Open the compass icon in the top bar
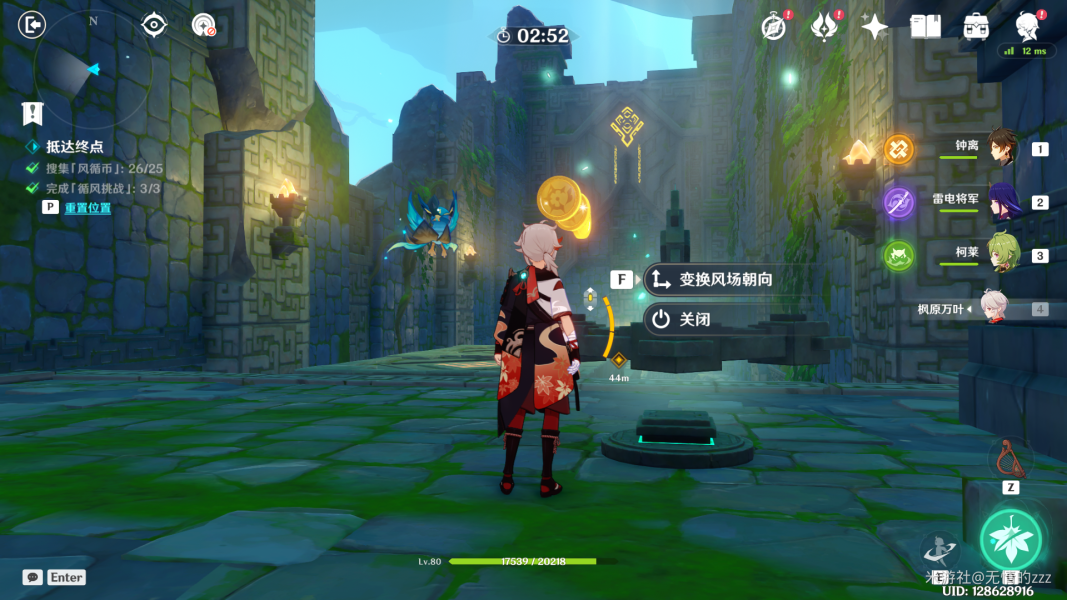Viewport: 1067px width, 600px height. 774,27
